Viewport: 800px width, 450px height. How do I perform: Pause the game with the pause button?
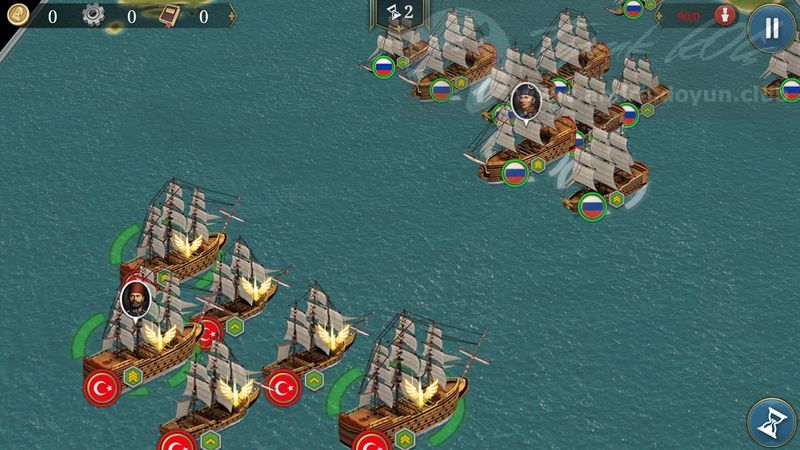(771, 28)
